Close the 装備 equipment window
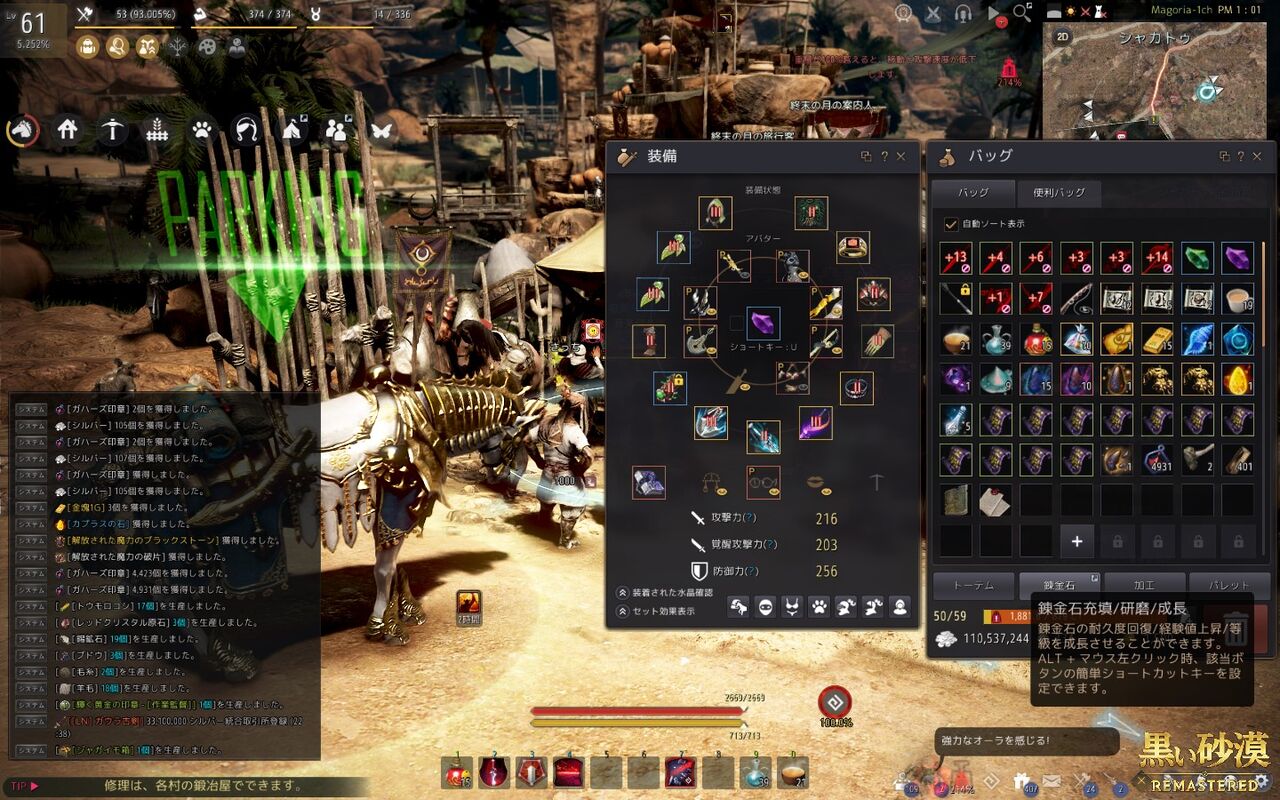 point(901,157)
